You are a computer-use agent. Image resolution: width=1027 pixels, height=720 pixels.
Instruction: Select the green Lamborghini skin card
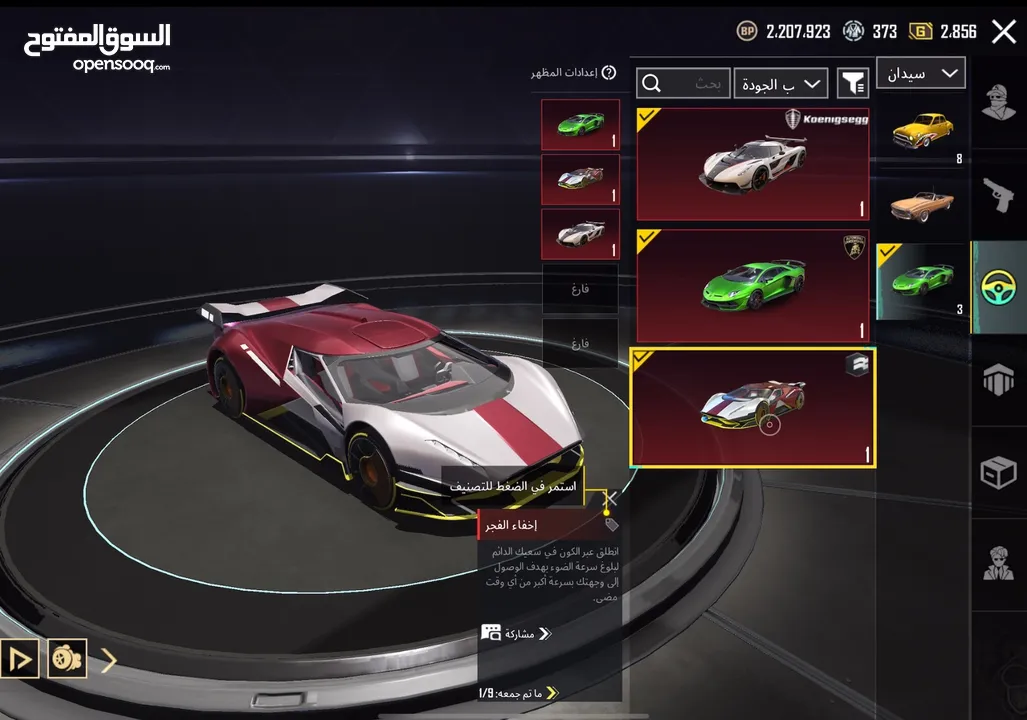752,286
